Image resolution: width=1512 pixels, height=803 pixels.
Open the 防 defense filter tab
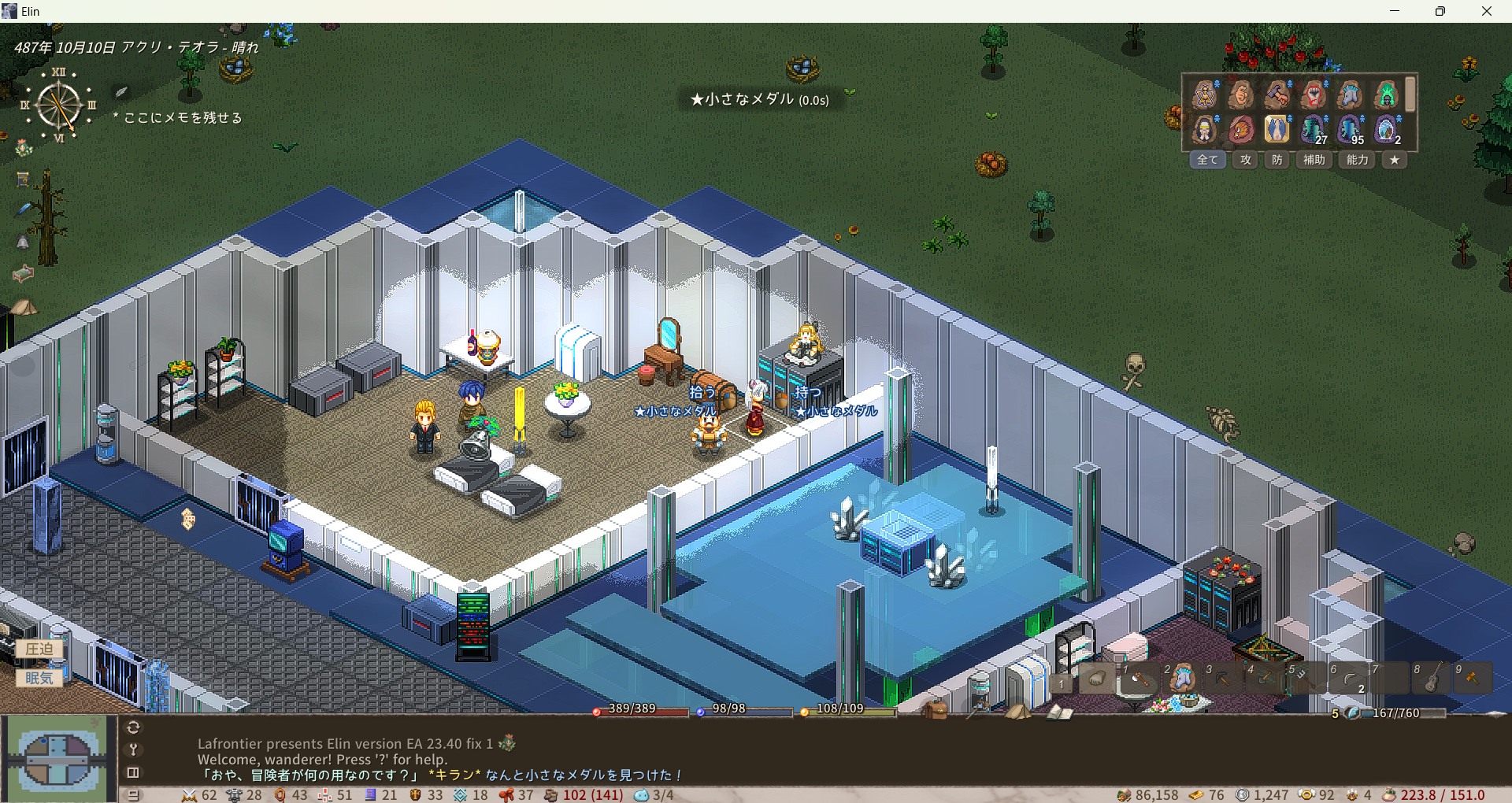(1277, 160)
